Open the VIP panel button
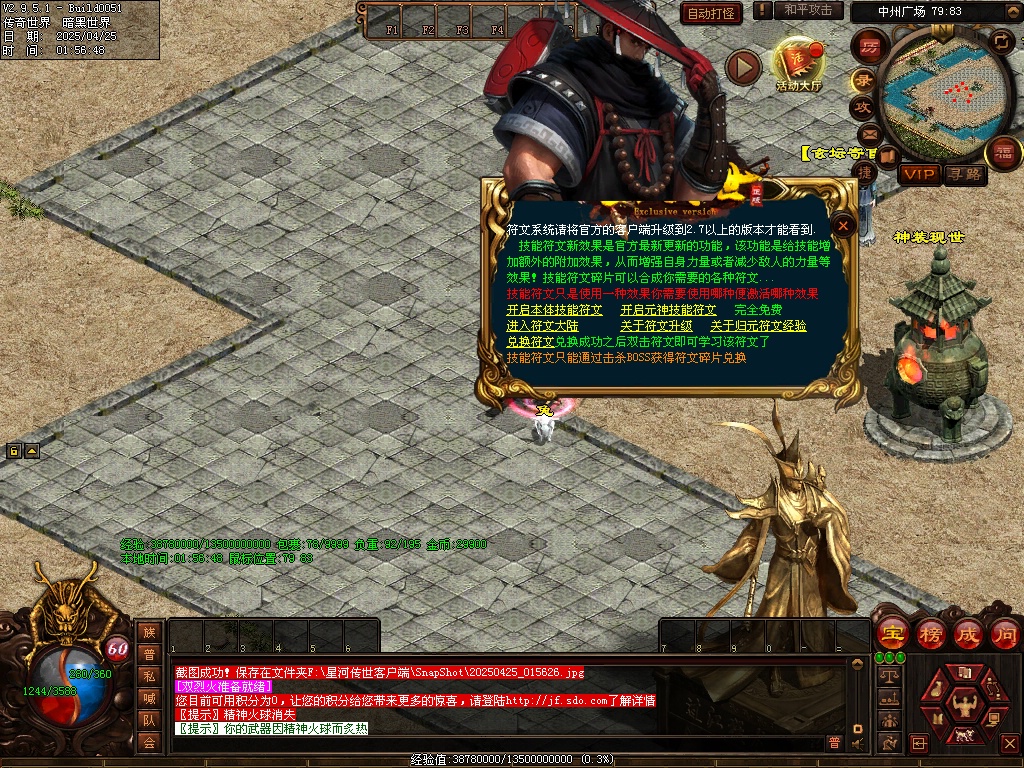 tap(919, 174)
